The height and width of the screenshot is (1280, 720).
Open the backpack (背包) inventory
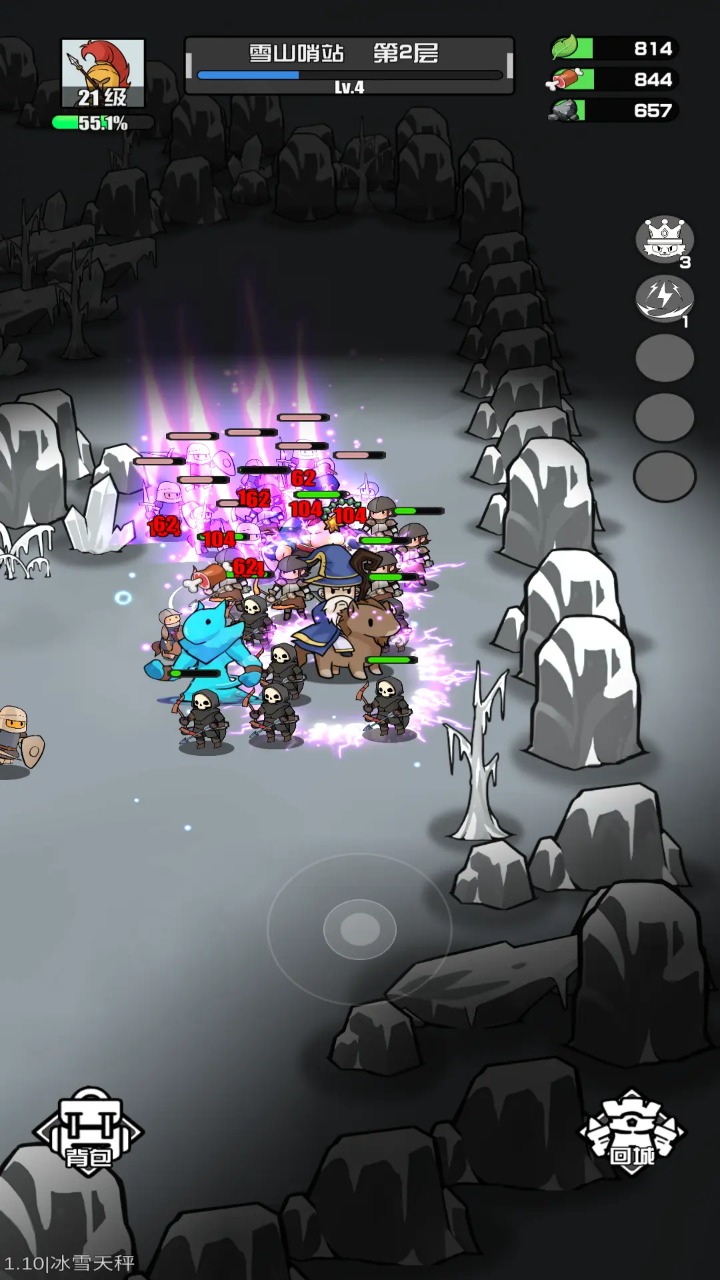(x=89, y=1131)
